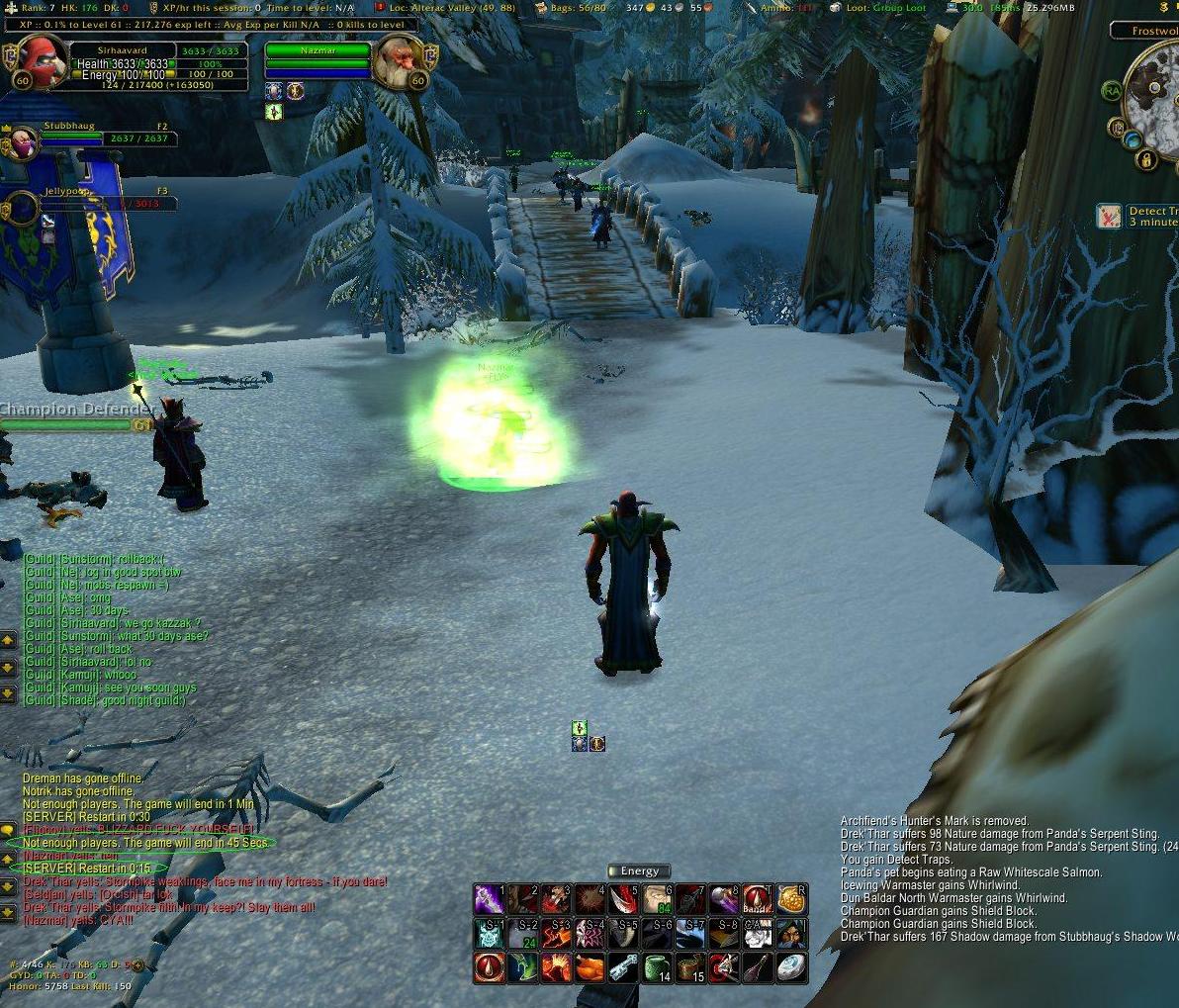Click the Energy bar label above hotbar

639,871
